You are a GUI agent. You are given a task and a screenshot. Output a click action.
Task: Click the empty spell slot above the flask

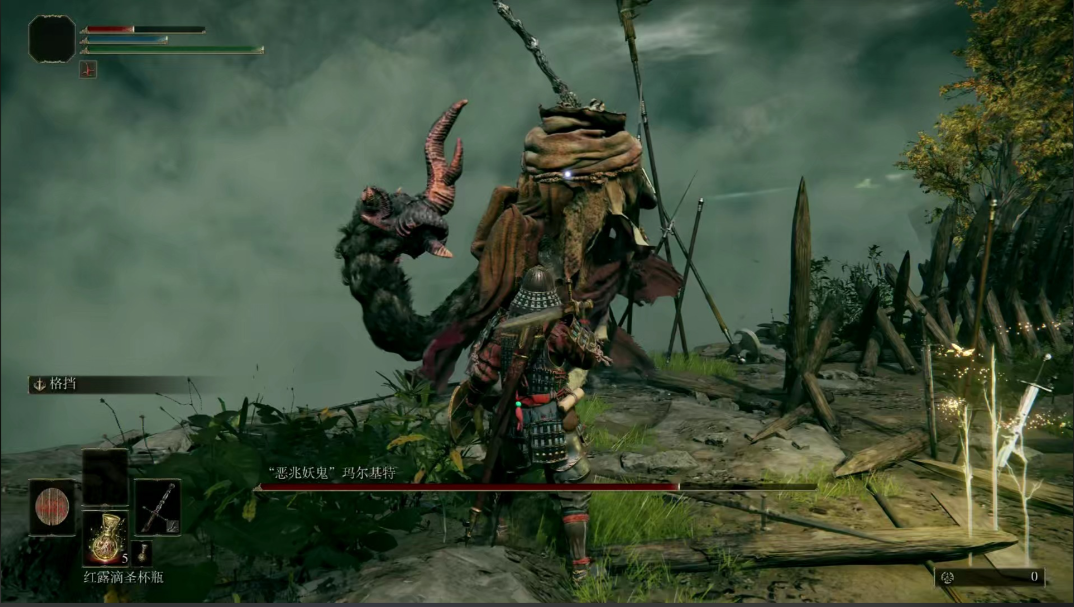[x=104, y=477]
